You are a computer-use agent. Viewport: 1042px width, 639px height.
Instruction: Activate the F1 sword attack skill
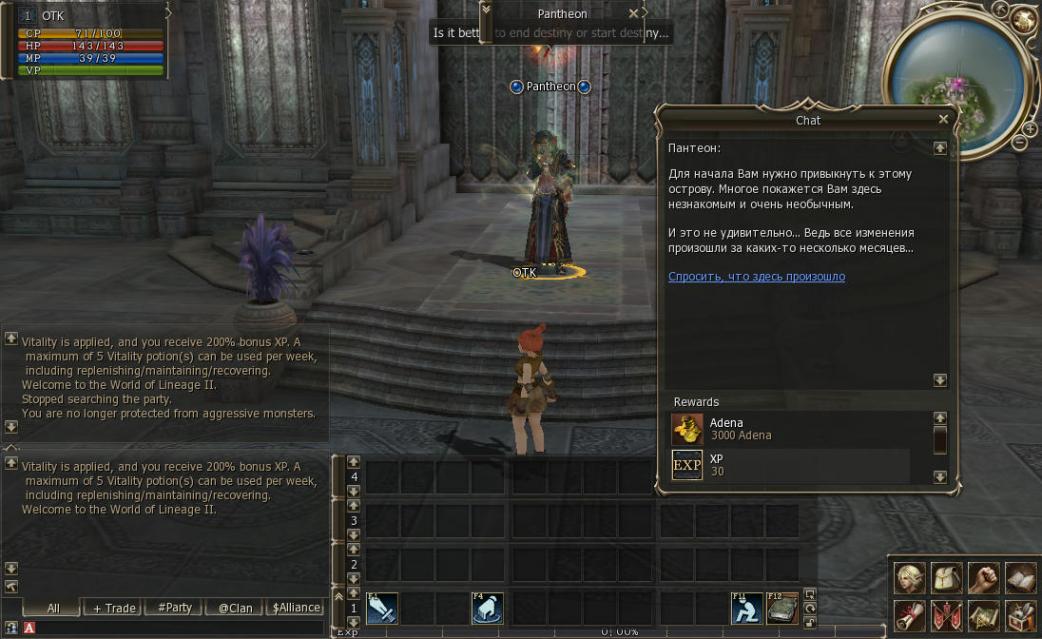coord(382,609)
